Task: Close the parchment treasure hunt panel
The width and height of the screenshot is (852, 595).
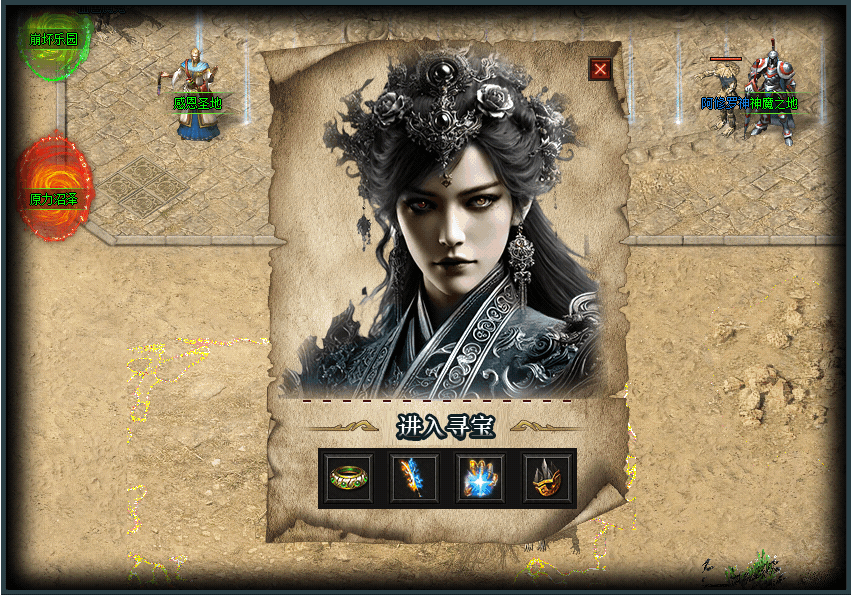Action: click(600, 69)
